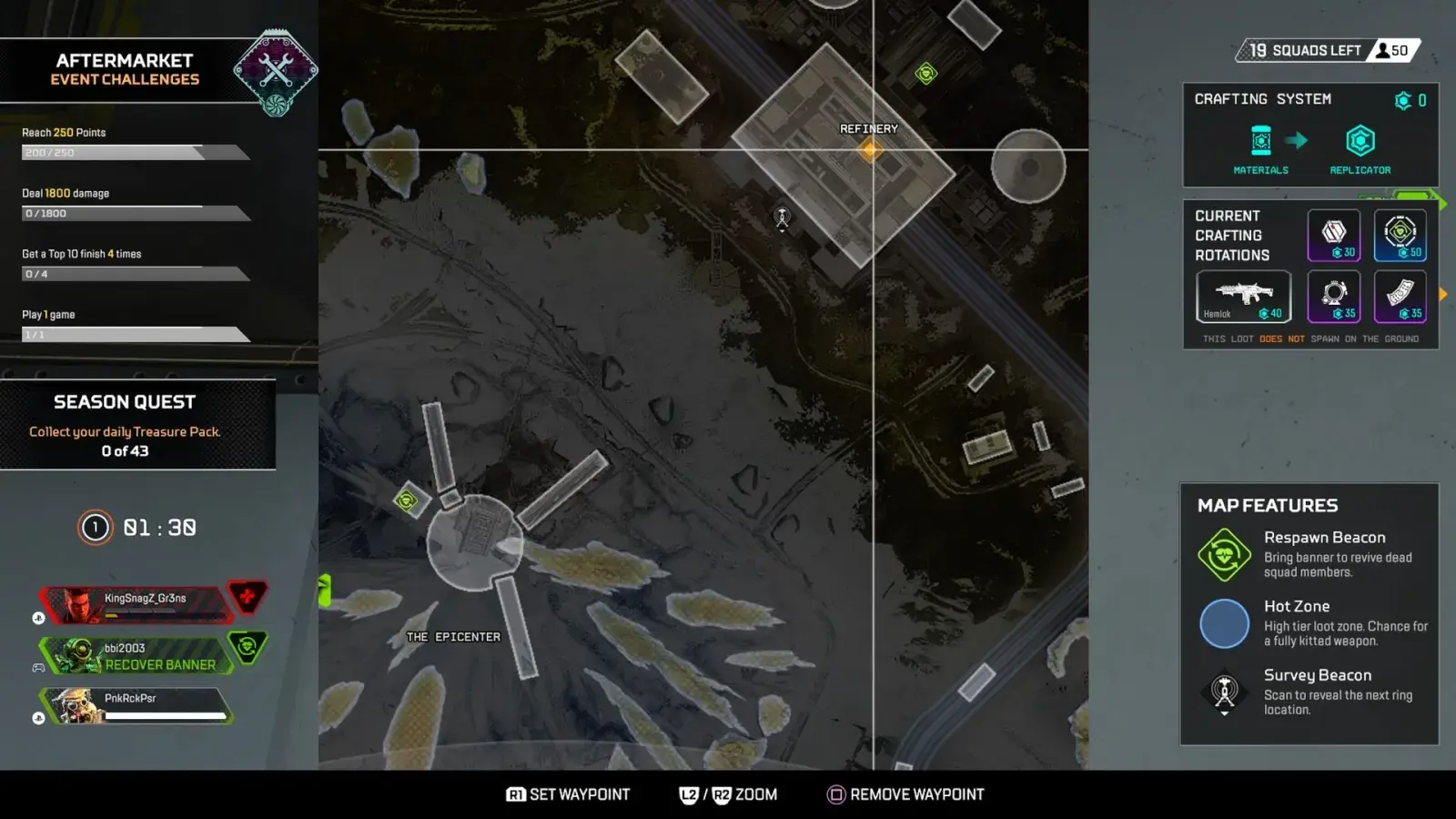Screen dimensions: 1456x819
Task: Click the Replicator icon in Crafting System
Action: coord(1360,142)
